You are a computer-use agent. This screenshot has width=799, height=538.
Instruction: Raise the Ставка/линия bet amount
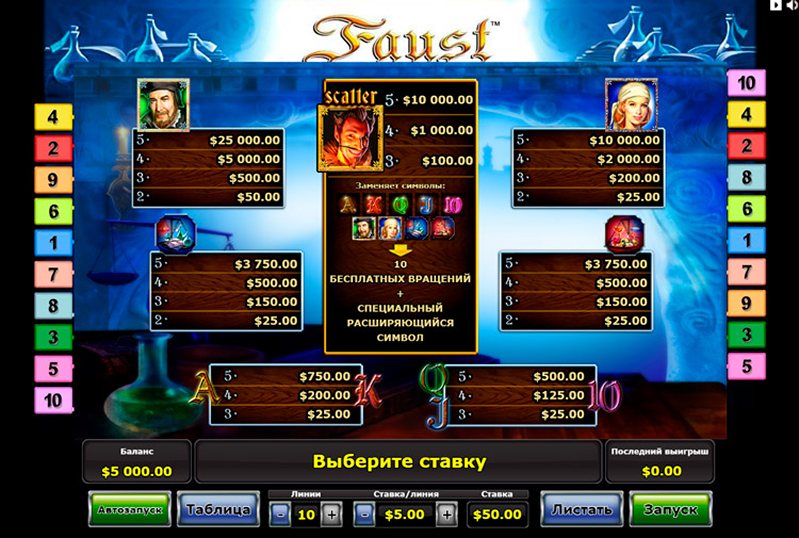447,514
